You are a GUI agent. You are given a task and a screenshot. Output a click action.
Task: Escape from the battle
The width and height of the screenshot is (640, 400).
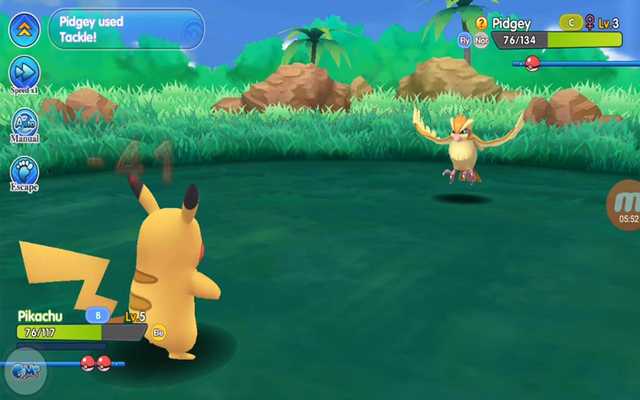[24, 171]
